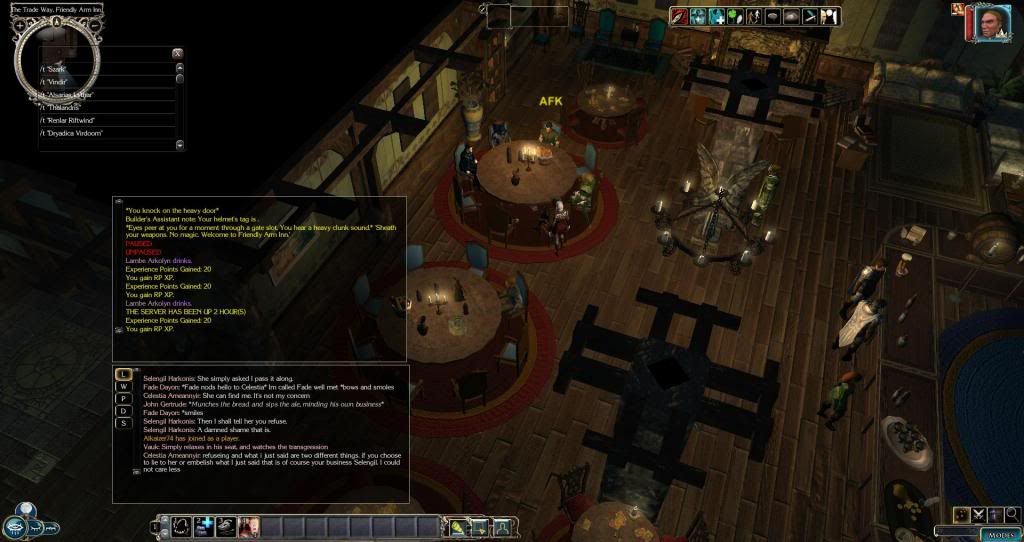The image size is (1024, 542).
Task: Switch to the 'P' chat channel tab
Action: [123, 398]
